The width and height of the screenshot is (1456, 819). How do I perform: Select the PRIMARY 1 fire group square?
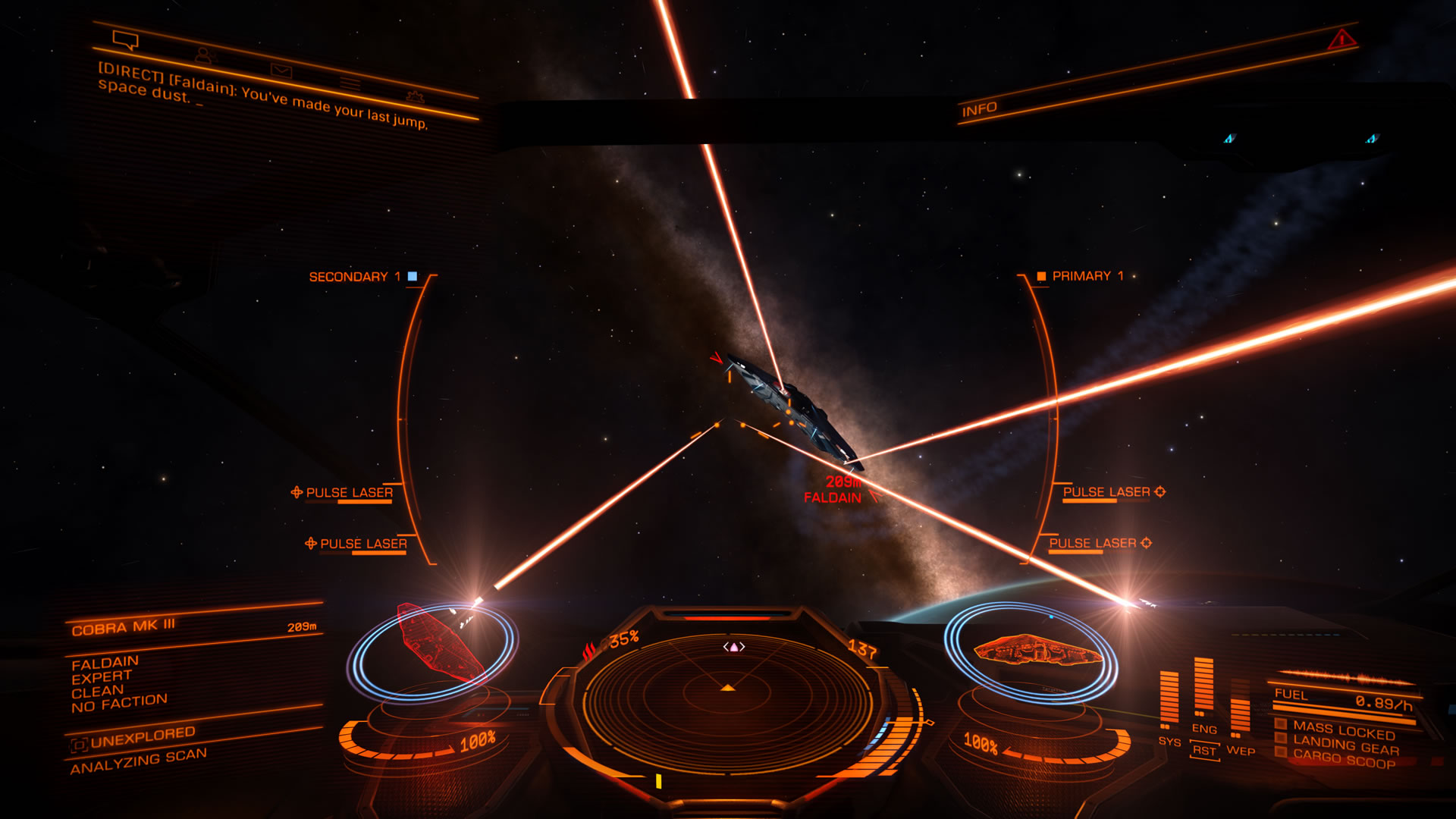point(1043,278)
